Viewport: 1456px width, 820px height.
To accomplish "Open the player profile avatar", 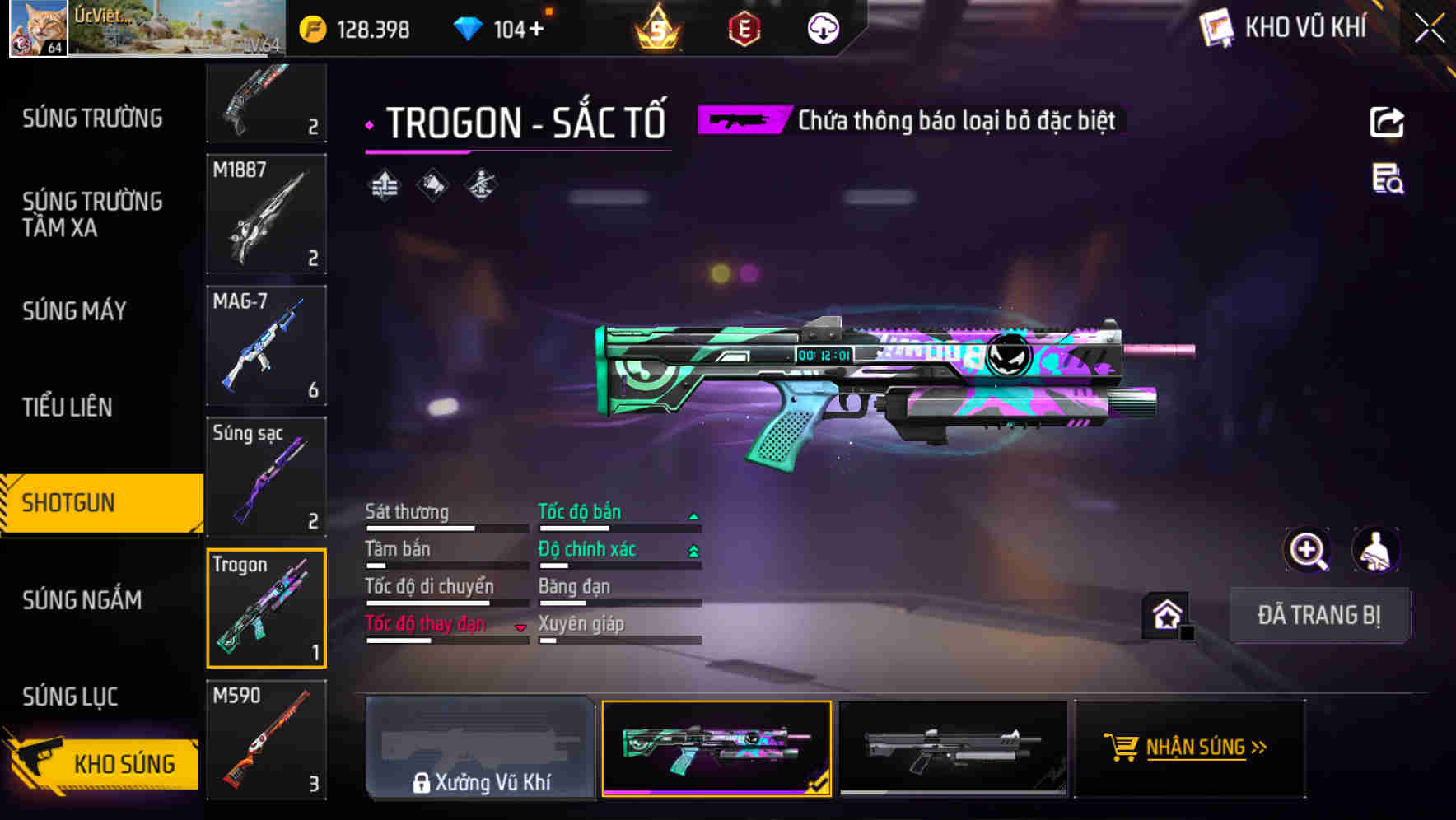I will click(x=38, y=29).
